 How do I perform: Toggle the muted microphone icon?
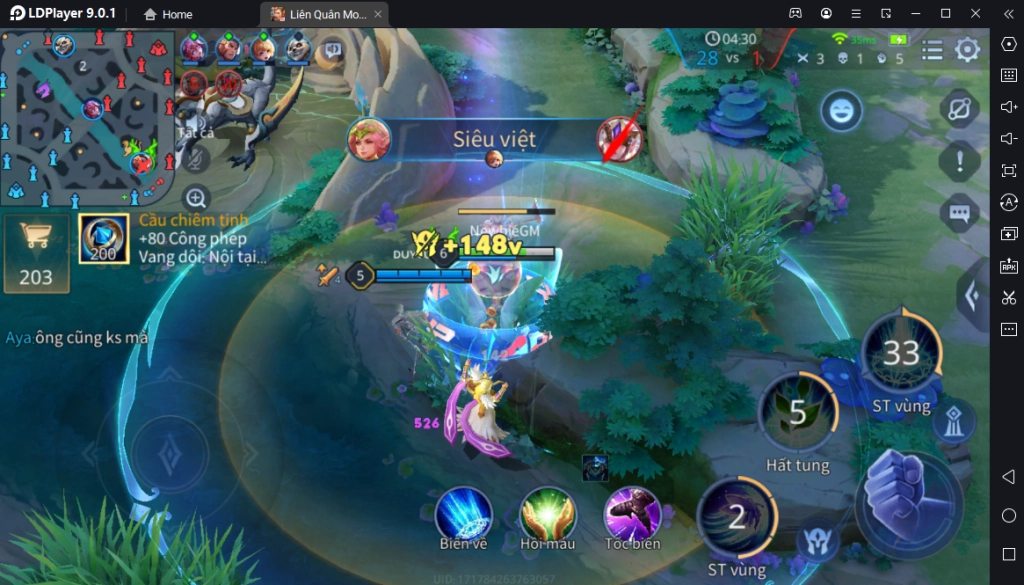[x=196, y=156]
